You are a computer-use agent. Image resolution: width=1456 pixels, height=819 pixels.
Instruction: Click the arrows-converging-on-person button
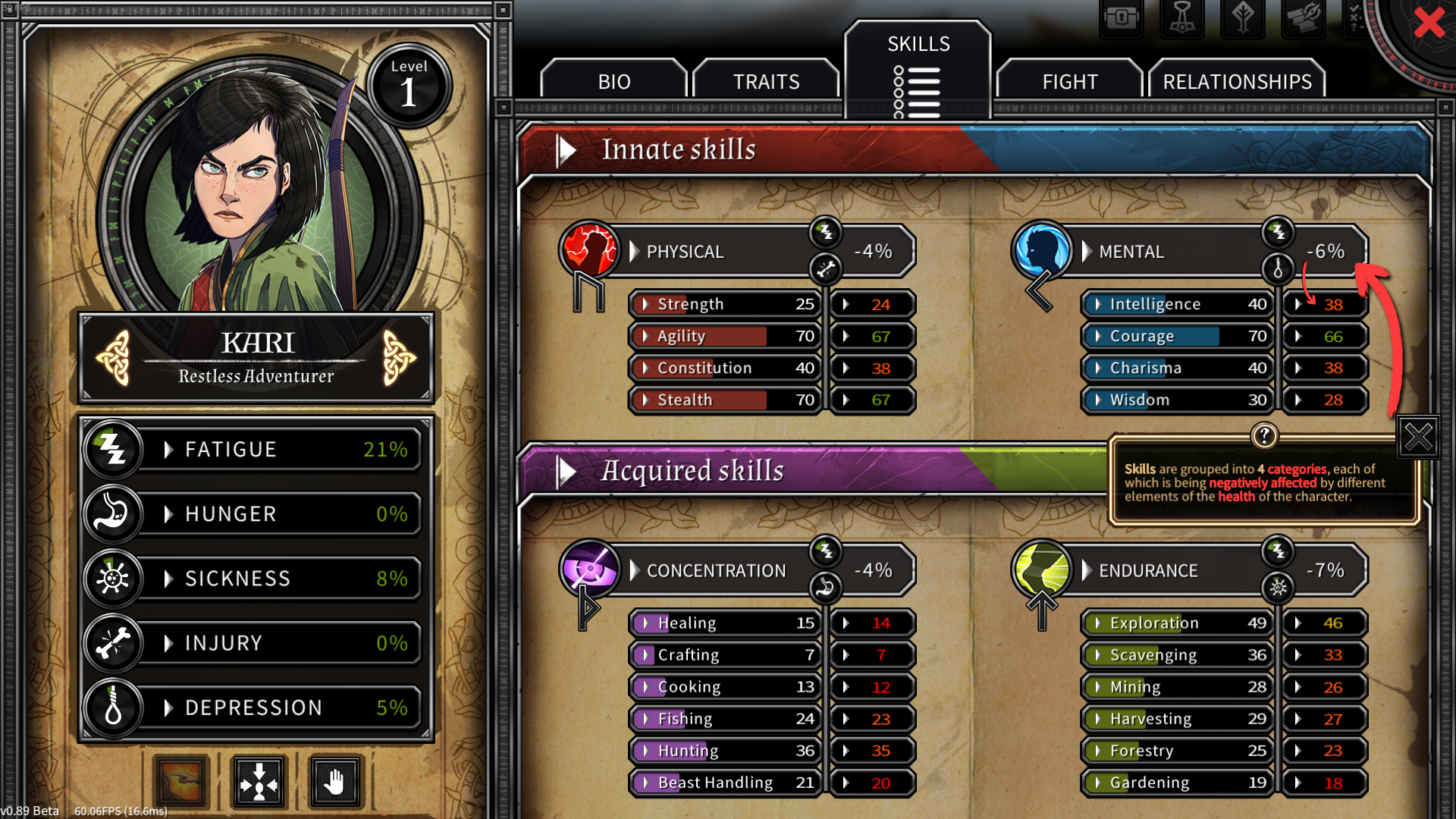[x=259, y=781]
